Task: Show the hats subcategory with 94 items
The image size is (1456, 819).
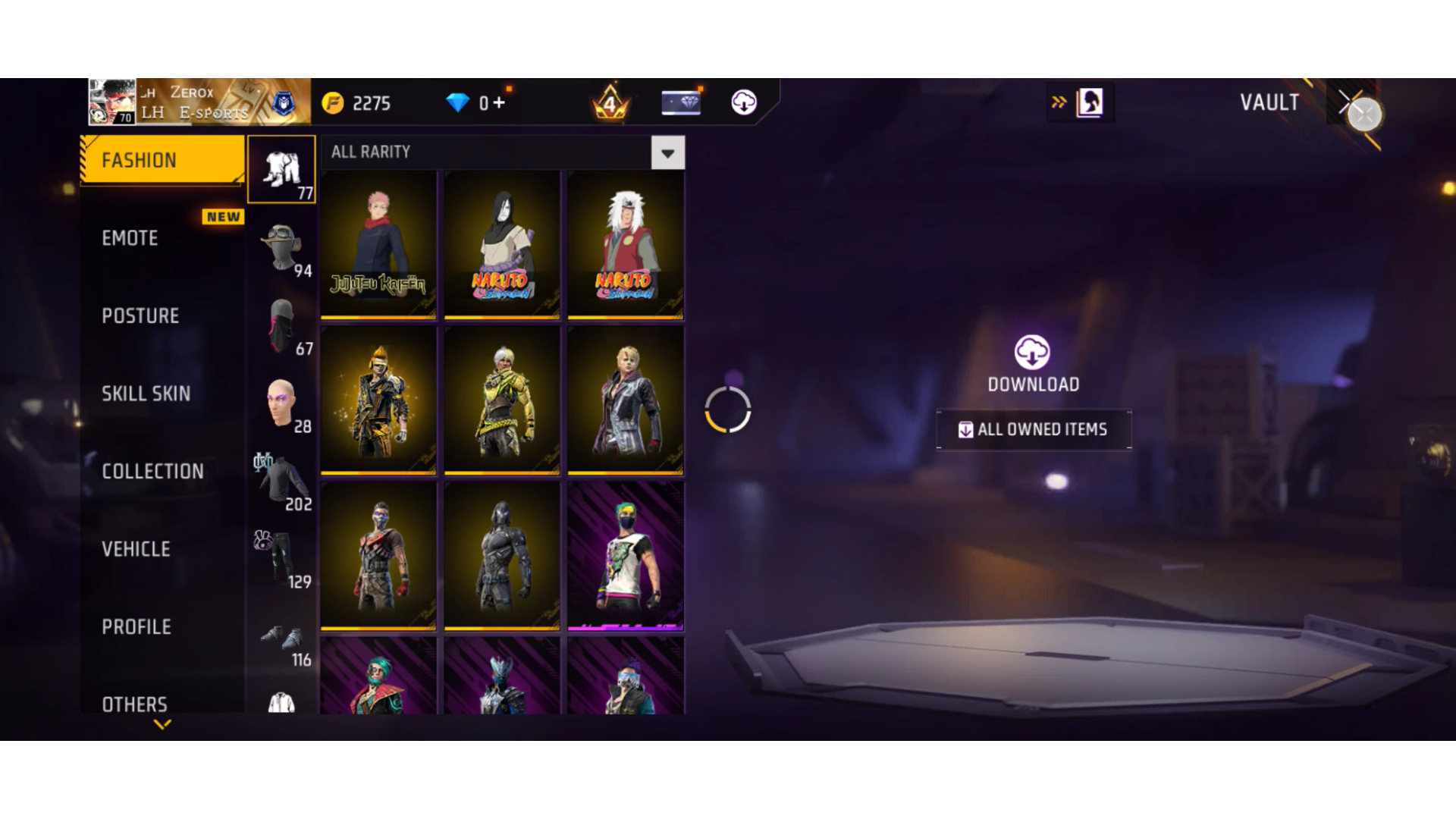Action: (282, 249)
